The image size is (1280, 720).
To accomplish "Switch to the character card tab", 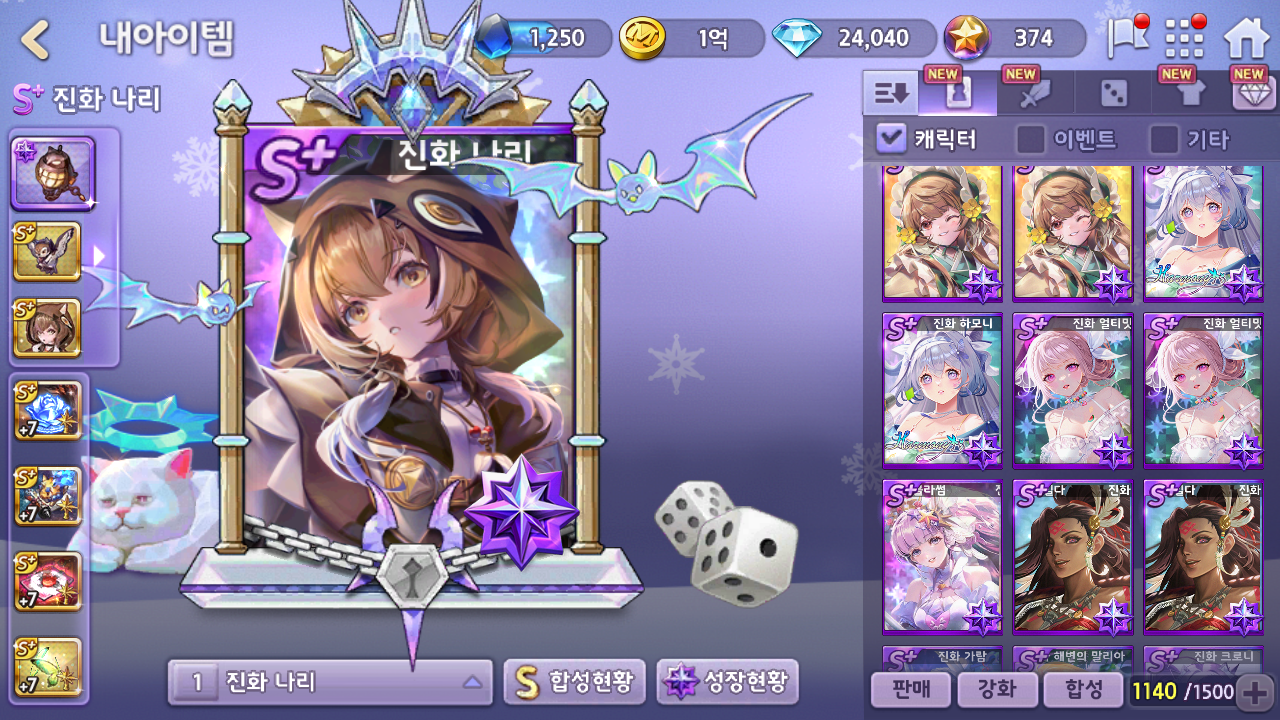I will pyautogui.click(x=957, y=94).
